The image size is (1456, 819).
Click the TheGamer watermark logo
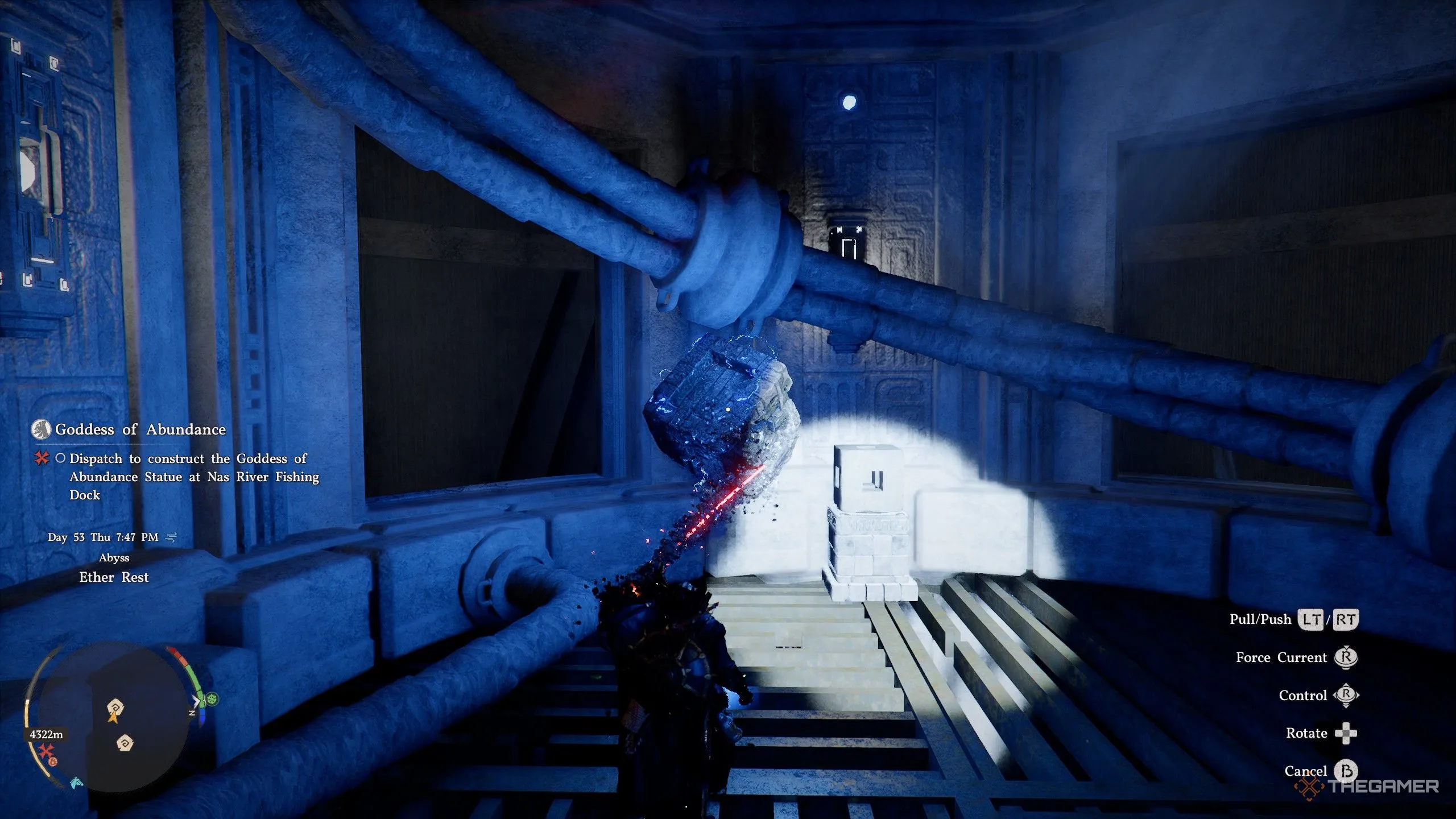point(1367,787)
